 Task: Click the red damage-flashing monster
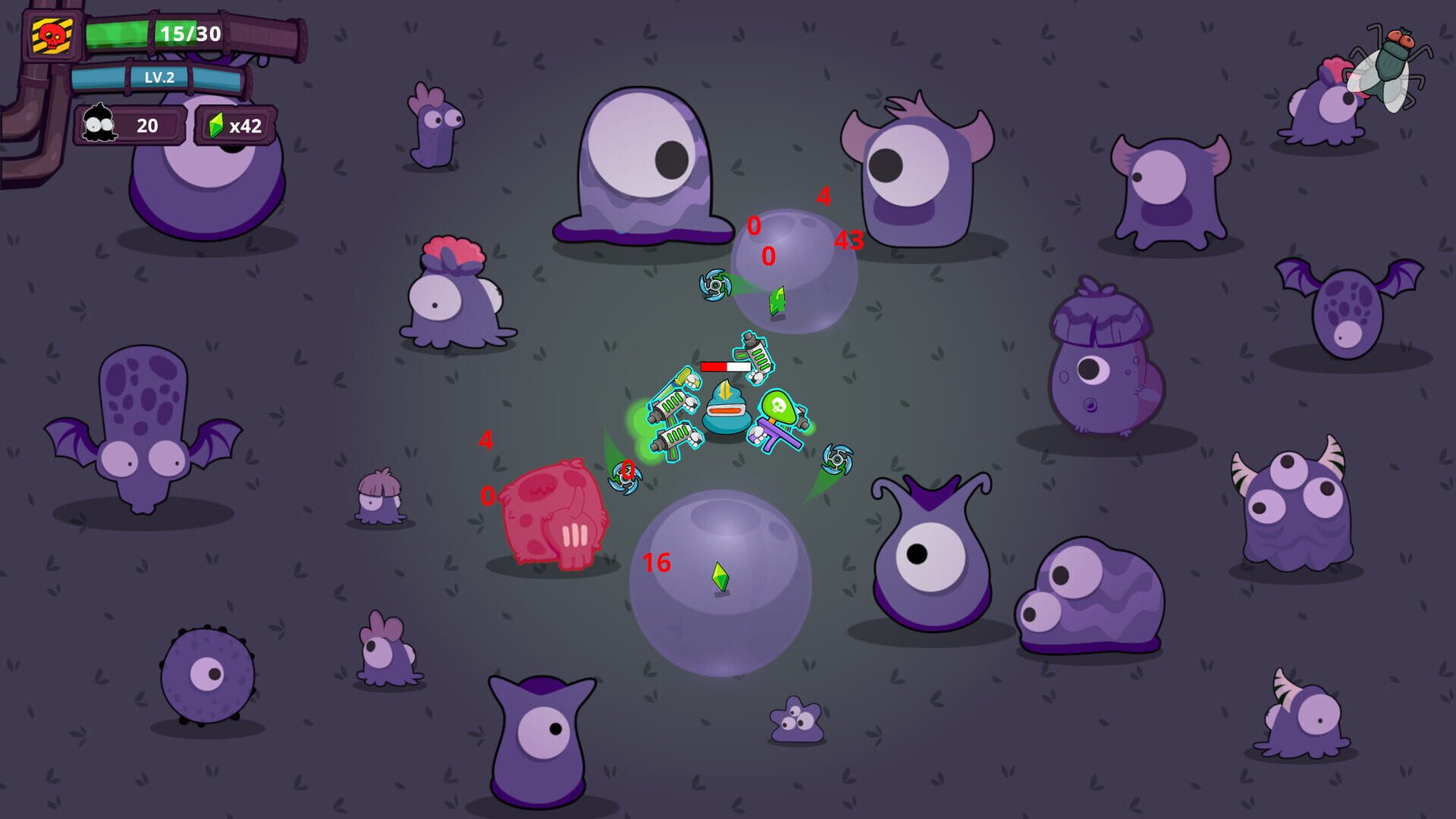coord(554,516)
